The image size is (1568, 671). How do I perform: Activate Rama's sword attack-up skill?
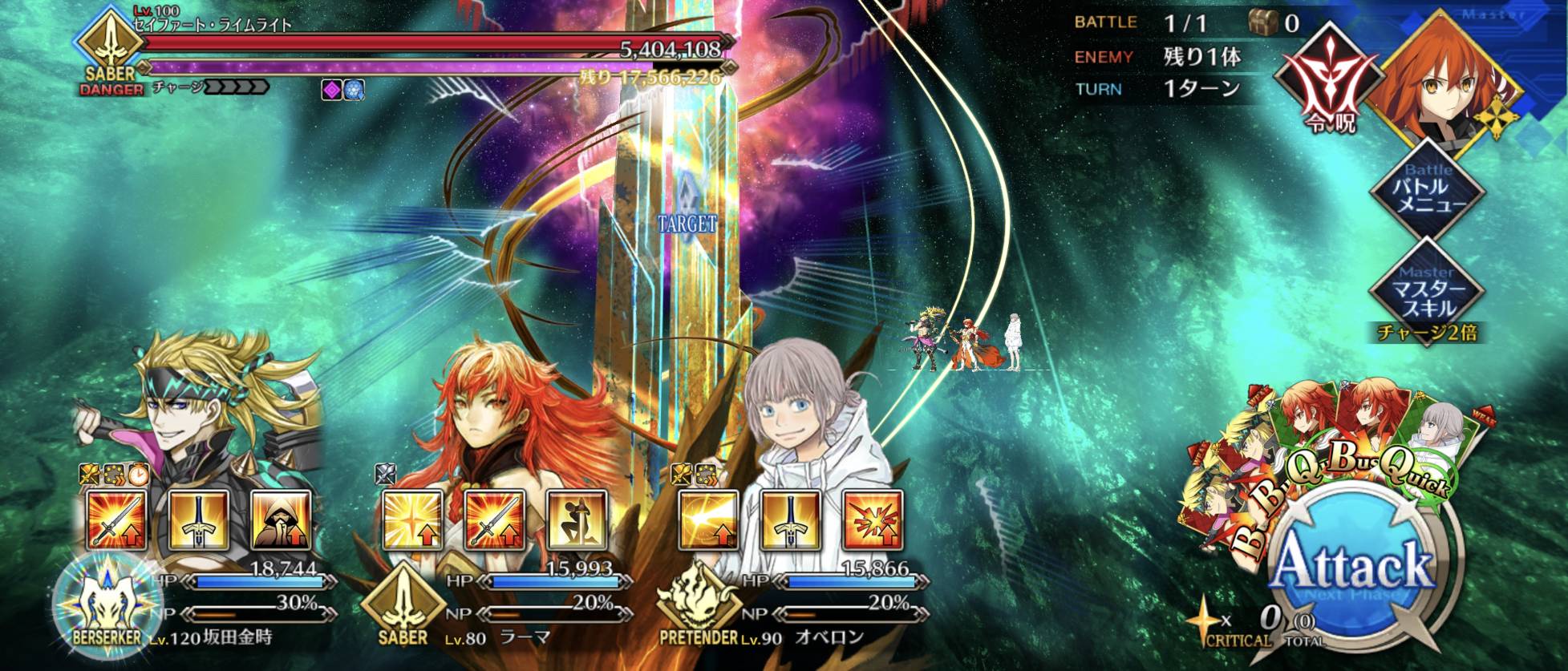[x=495, y=520]
